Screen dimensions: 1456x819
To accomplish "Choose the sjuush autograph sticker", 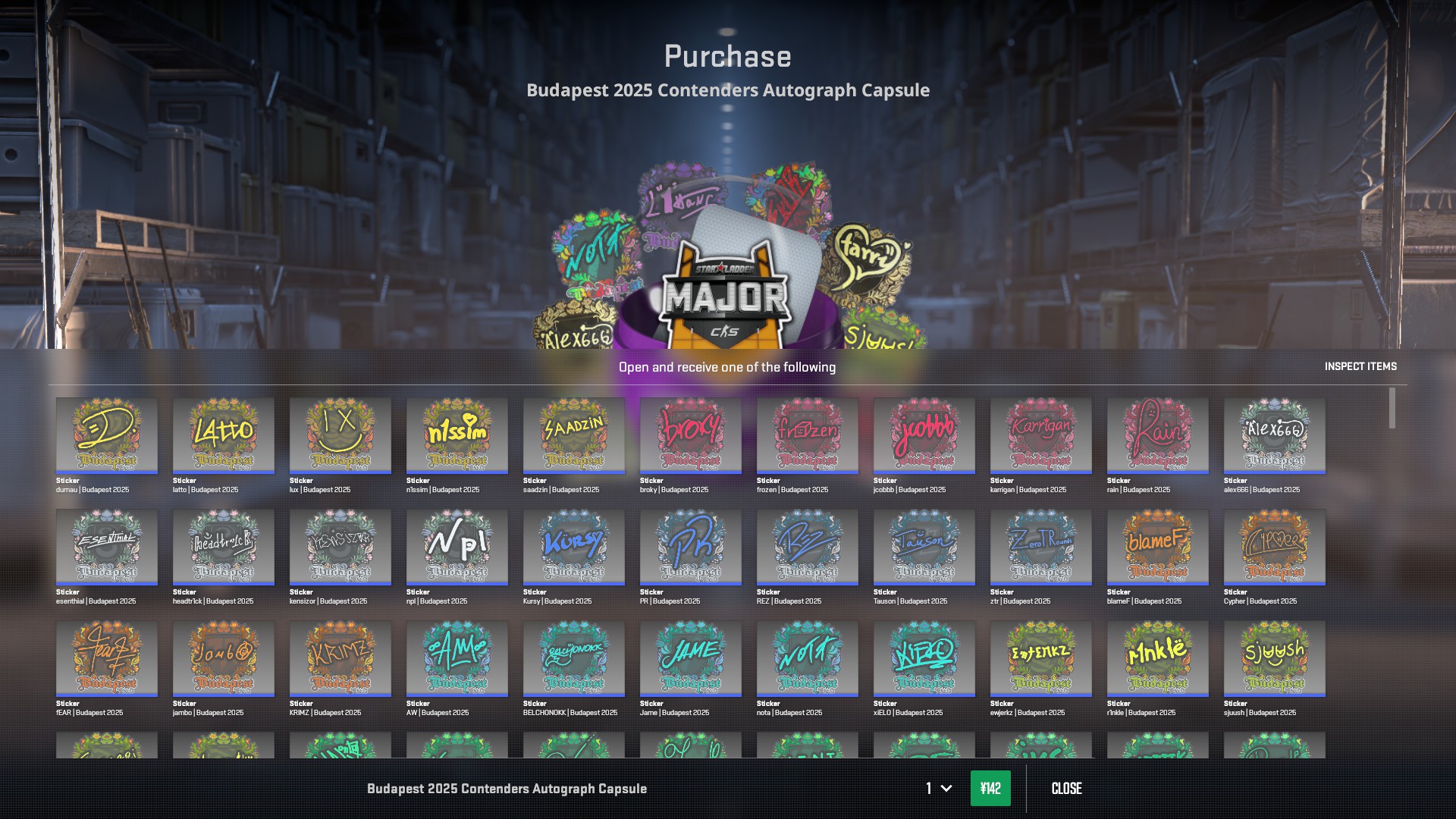I will (1275, 658).
